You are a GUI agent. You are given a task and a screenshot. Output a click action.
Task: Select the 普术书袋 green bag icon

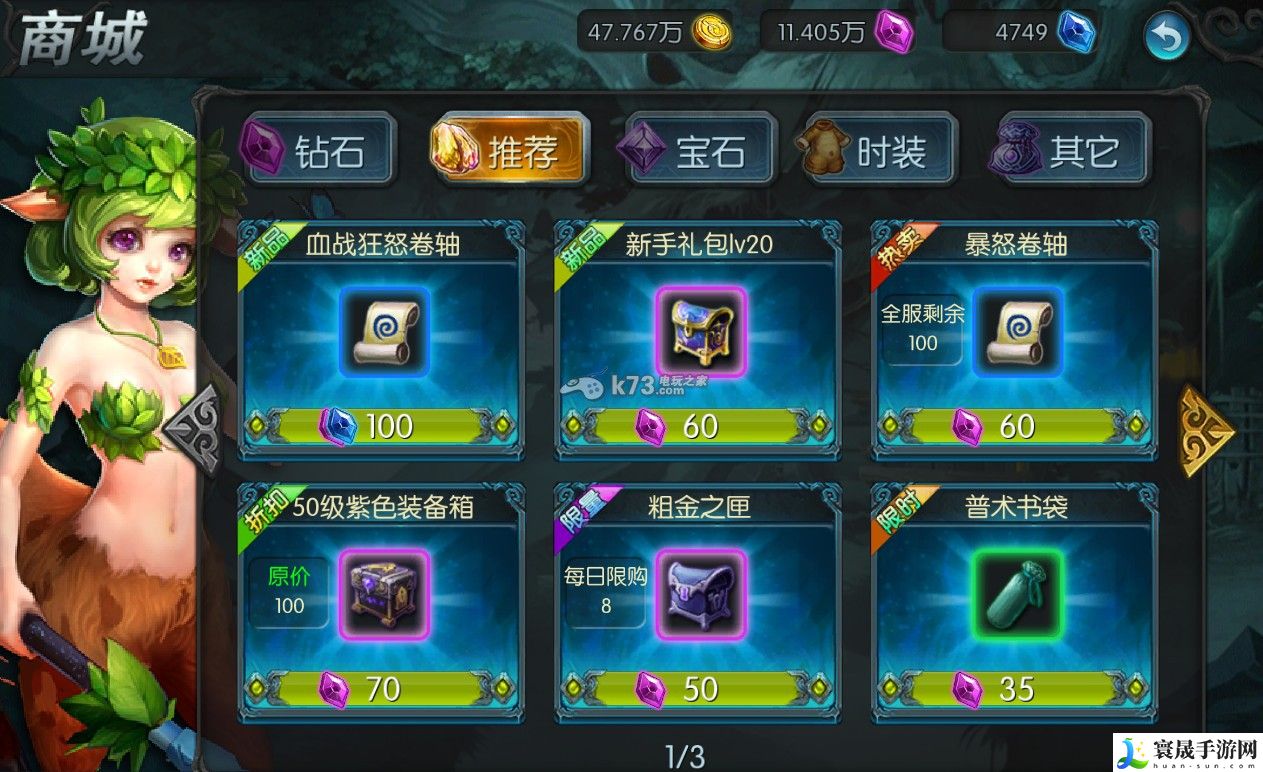pos(1017,594)
